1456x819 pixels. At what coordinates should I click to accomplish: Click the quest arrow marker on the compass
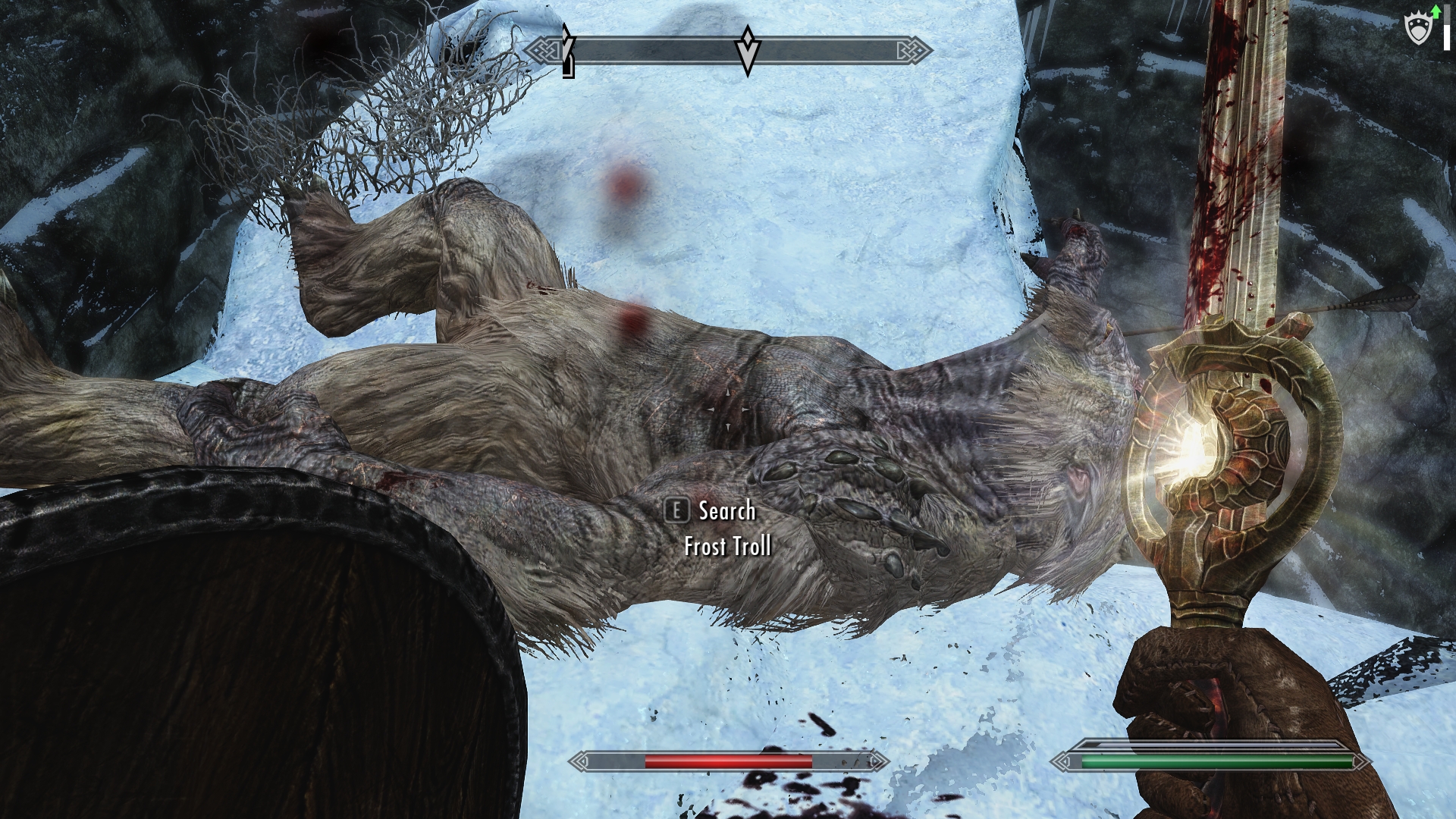(x=748, y=50)
